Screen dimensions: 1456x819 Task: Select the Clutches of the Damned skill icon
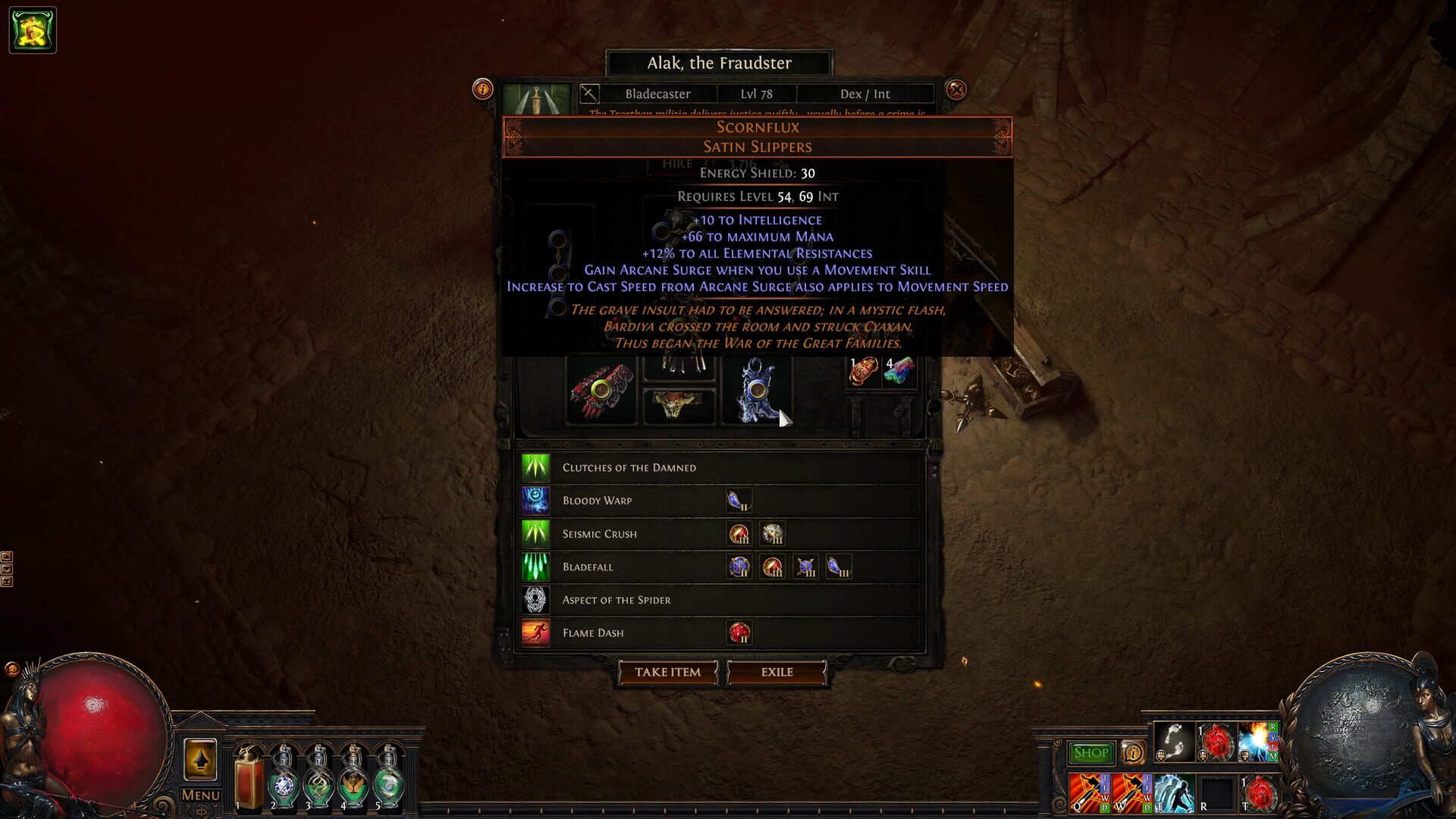(x=536, y=467)
